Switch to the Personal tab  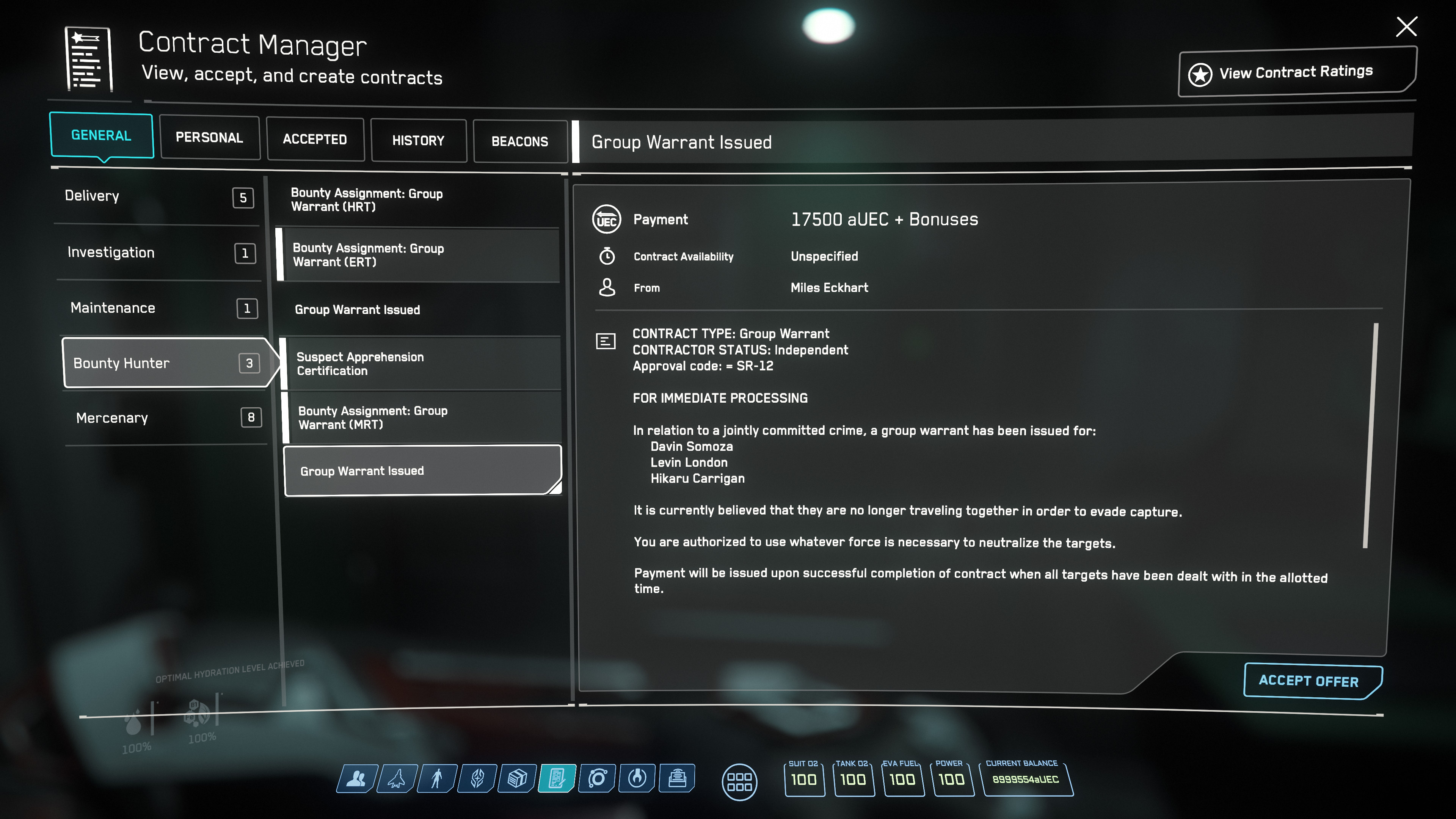(209, 138)
